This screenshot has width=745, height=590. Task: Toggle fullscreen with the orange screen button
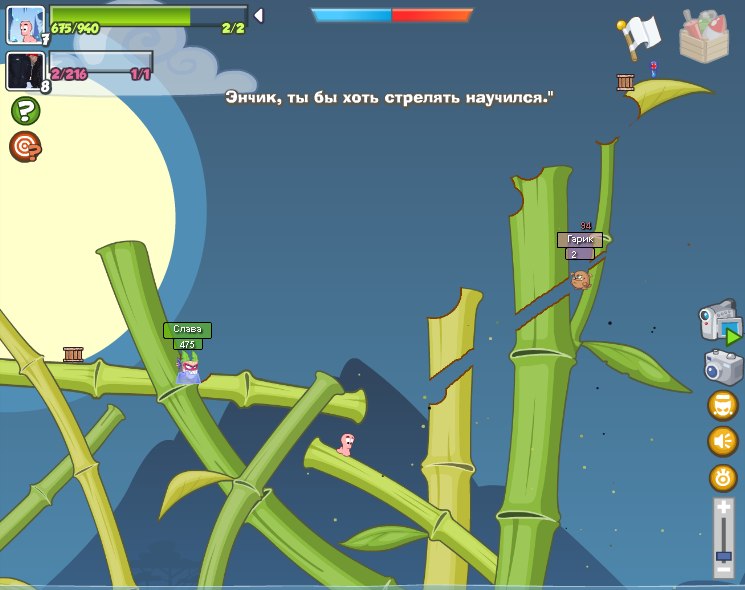click(722, 405)
